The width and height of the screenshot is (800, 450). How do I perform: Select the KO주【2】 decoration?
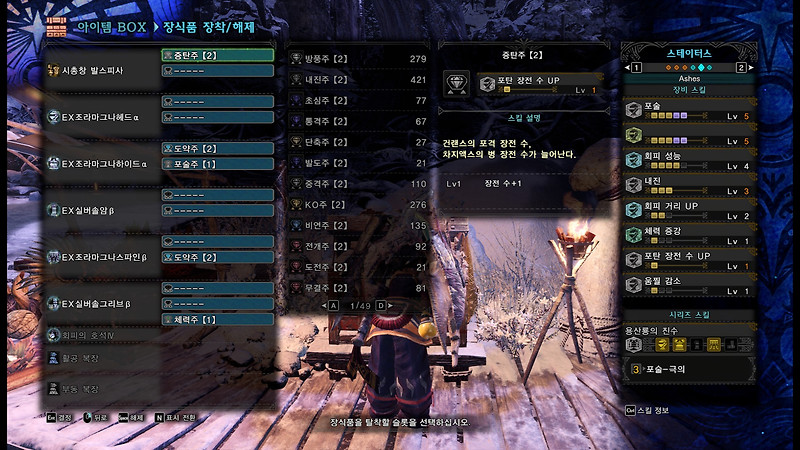point(359,205)
